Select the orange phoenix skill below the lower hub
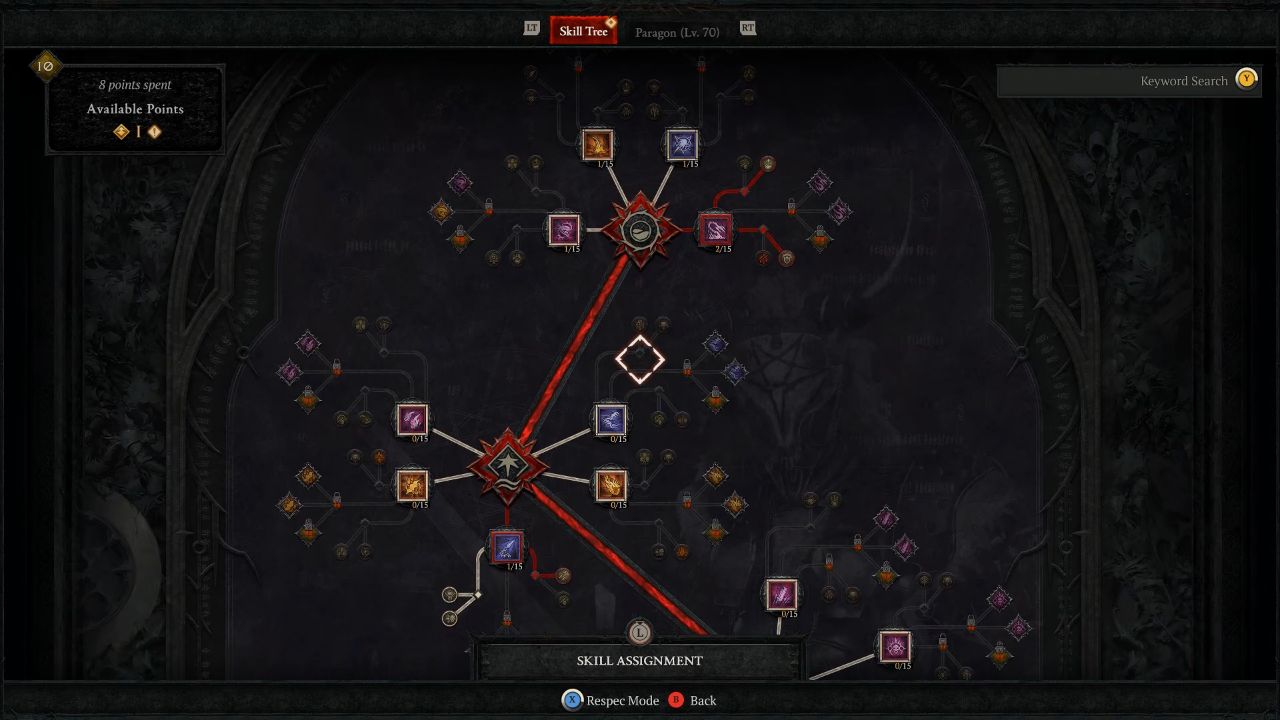Image resolution: width=1280 pixels, height=720 pixels. (612, 487)
